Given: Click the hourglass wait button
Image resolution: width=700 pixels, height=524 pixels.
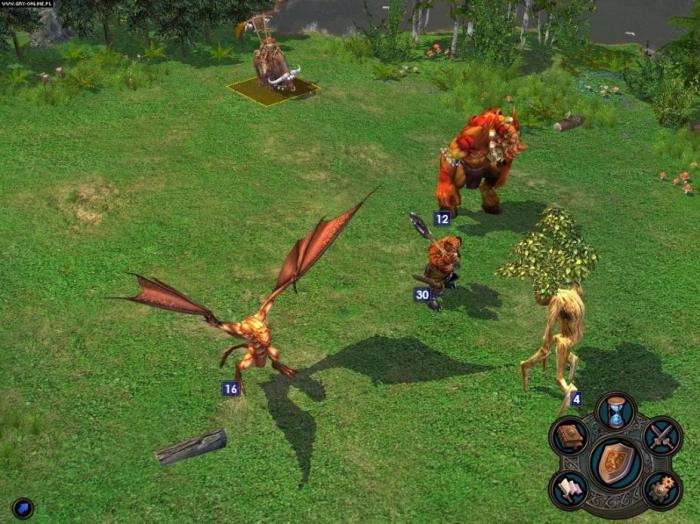Looking at the screenshot, I should pyautogui.click(x=616, y=411).
